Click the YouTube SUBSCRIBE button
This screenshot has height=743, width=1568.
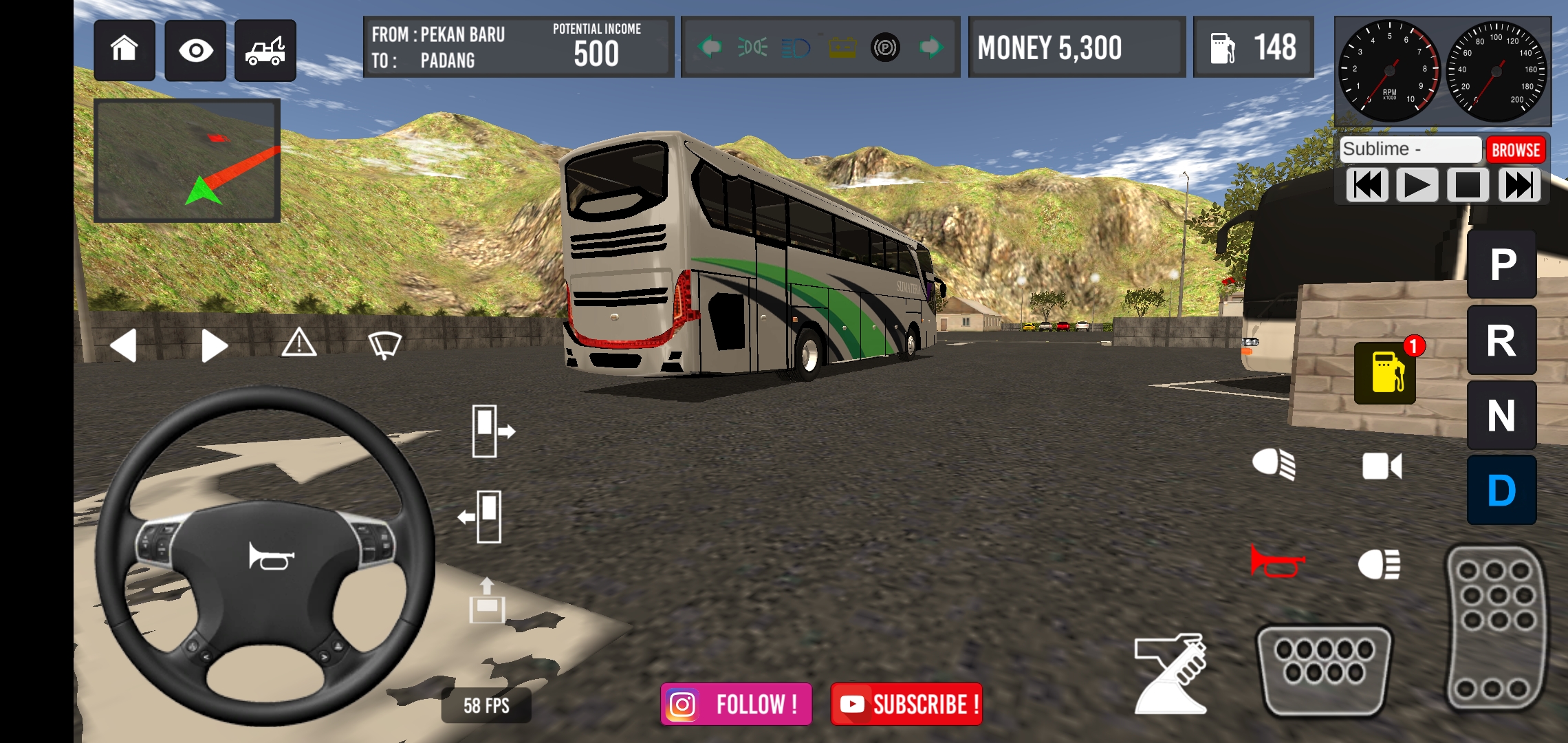(x=906, y=704)
